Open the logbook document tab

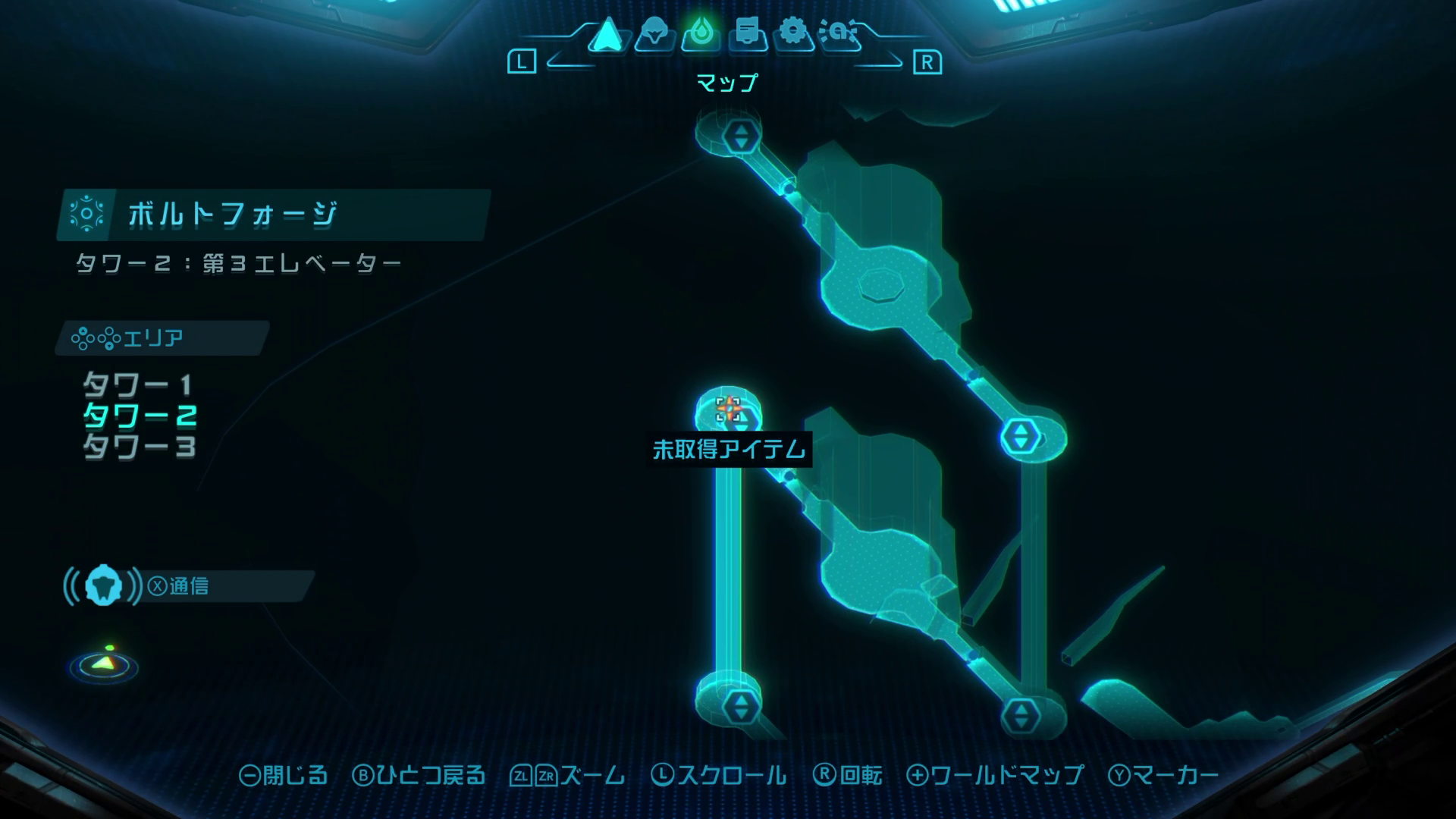[x=748, y=35]
